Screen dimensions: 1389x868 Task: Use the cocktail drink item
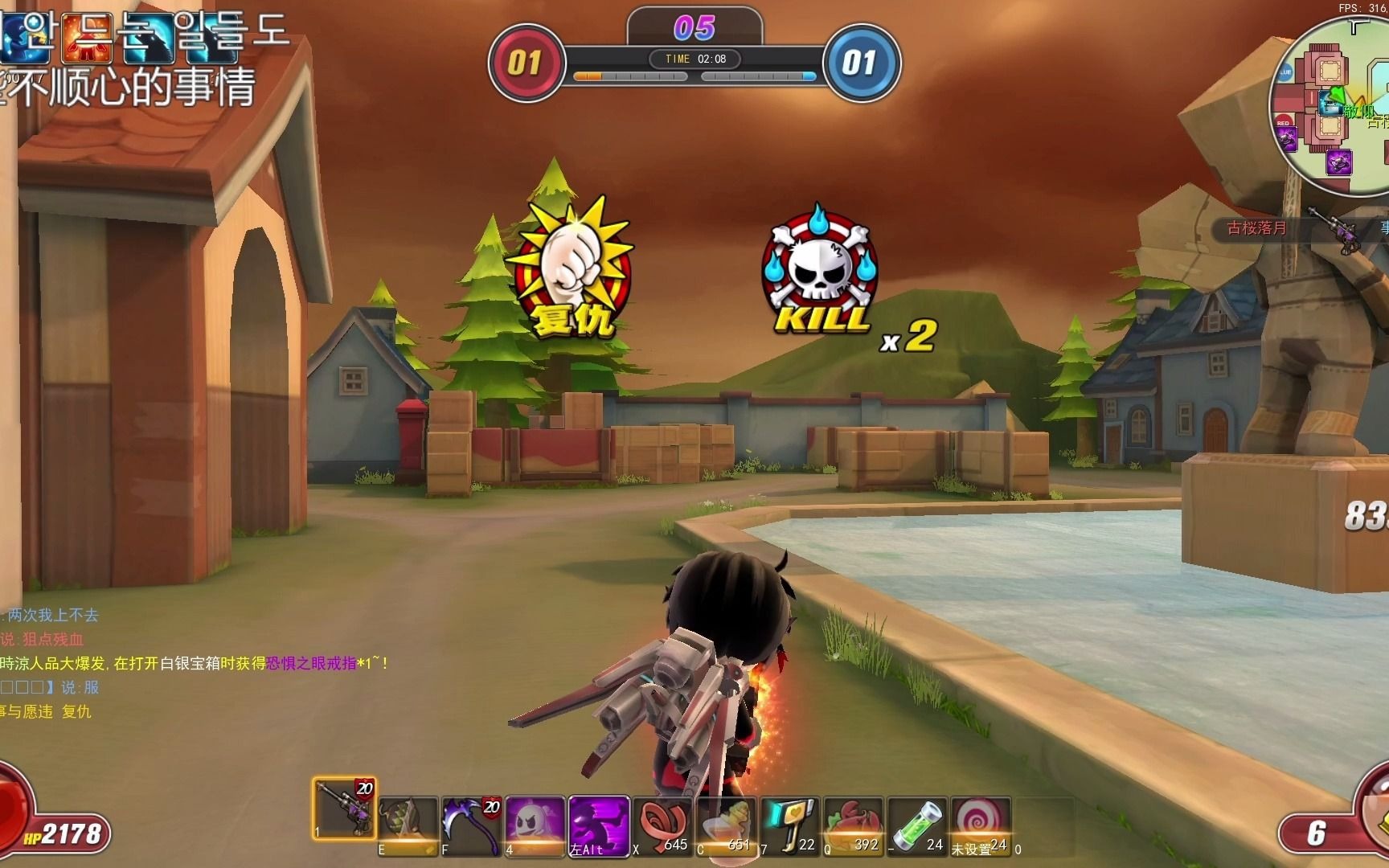[725, 825]
